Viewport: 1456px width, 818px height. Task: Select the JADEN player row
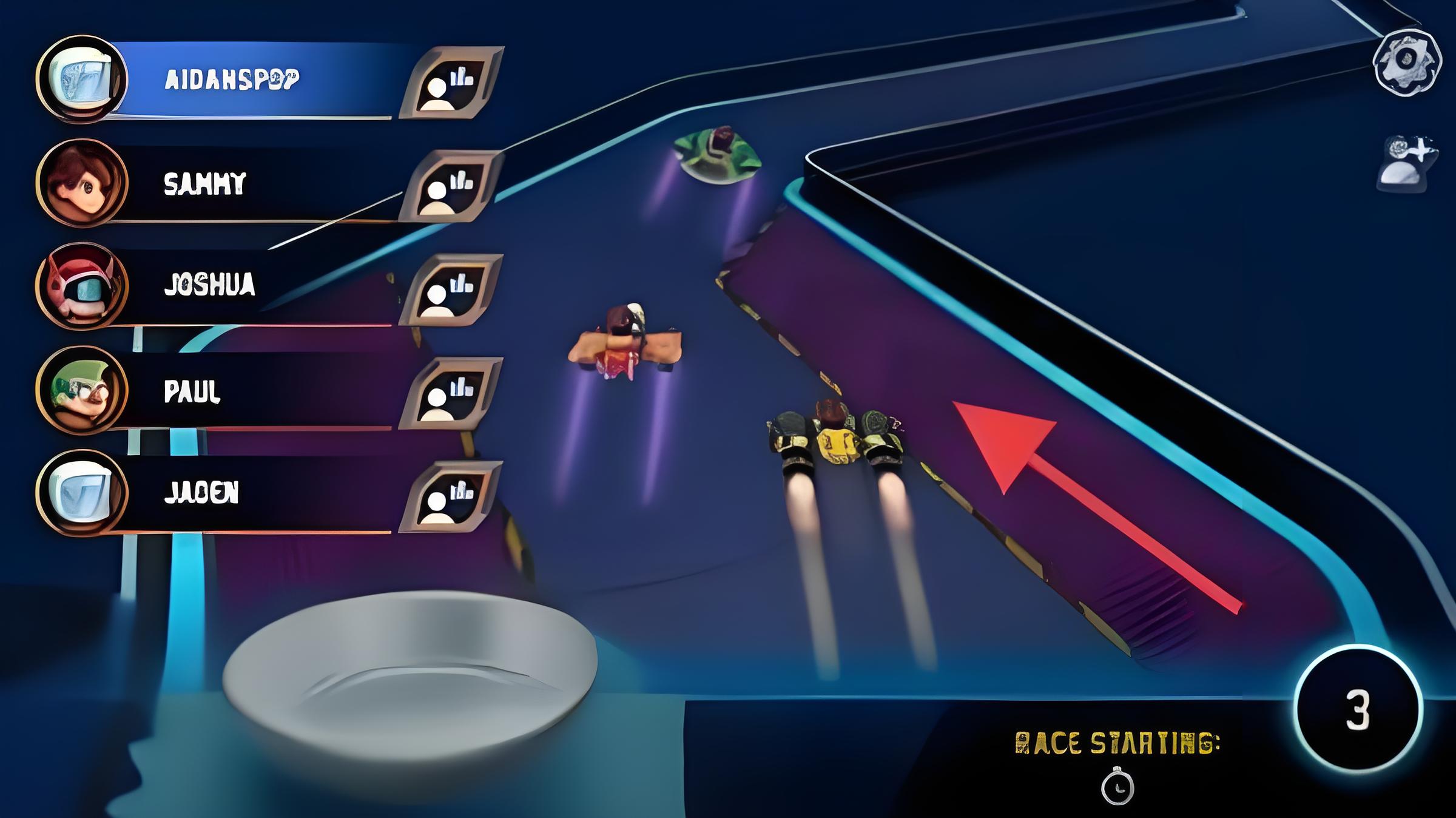click(x=255, y=493)
